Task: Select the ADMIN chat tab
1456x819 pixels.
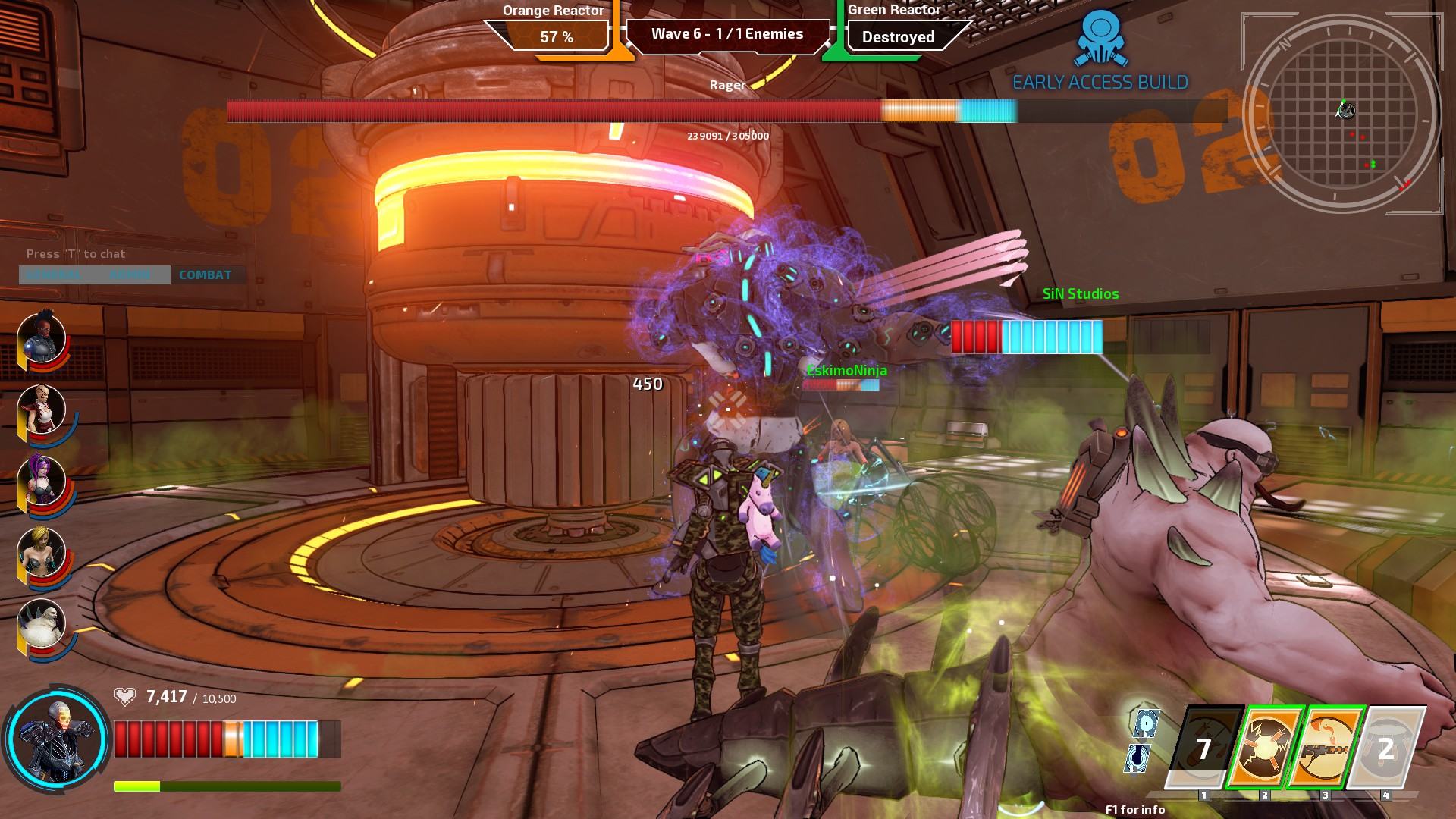Action: click(130, 275)
